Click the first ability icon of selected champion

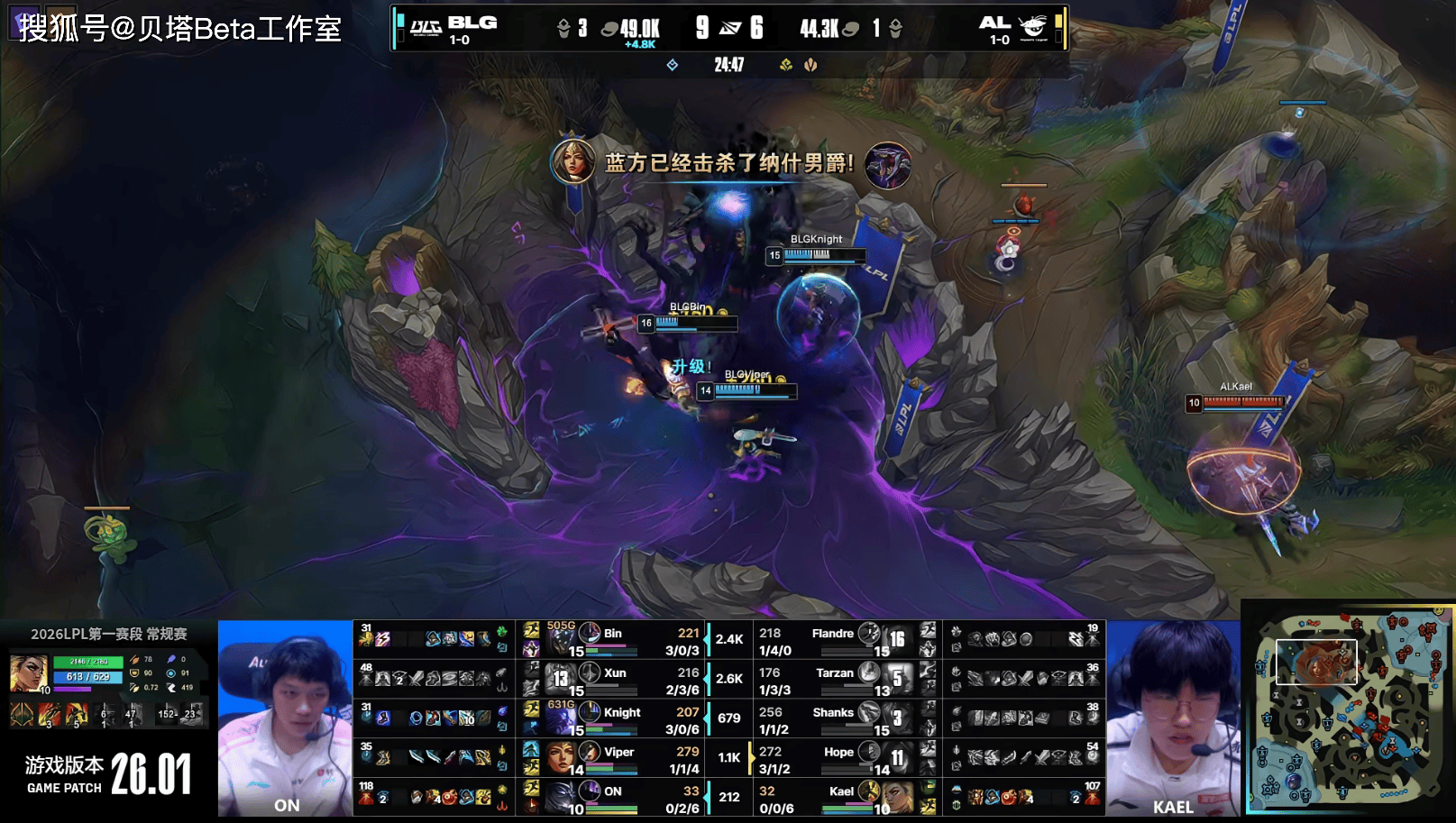click(23, 715)
